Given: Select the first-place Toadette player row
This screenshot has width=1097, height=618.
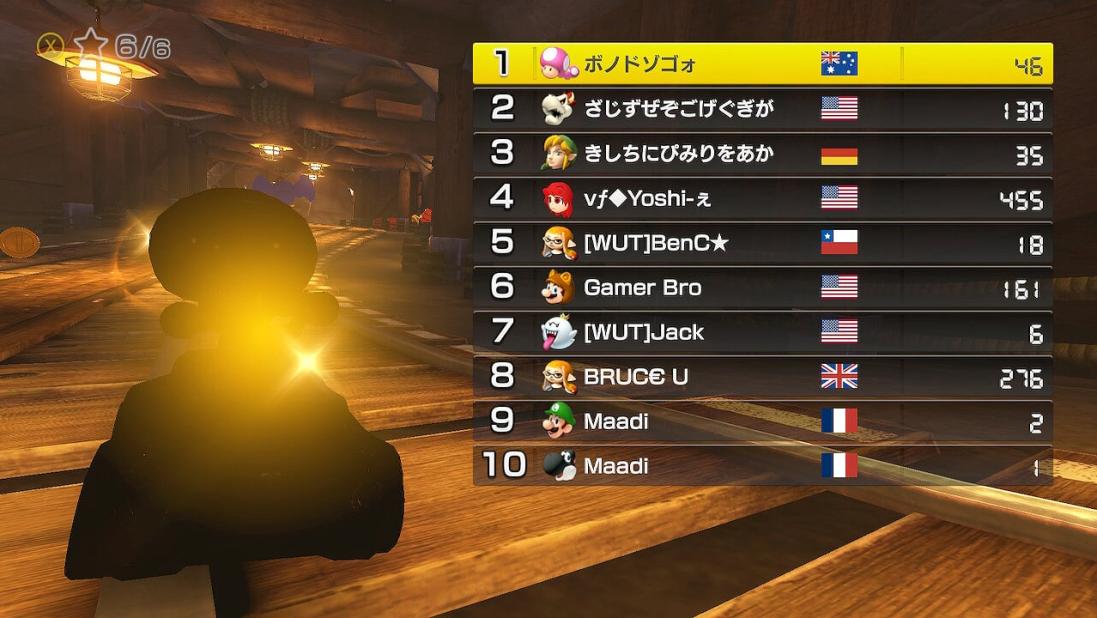Looking at the screenshot, I should pyautogui.click(x=762, y=64).
